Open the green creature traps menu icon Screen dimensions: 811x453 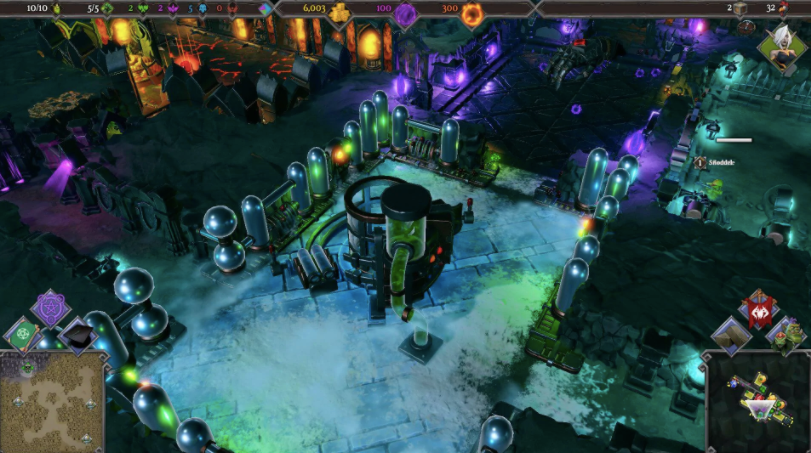(x=786, y=335)
